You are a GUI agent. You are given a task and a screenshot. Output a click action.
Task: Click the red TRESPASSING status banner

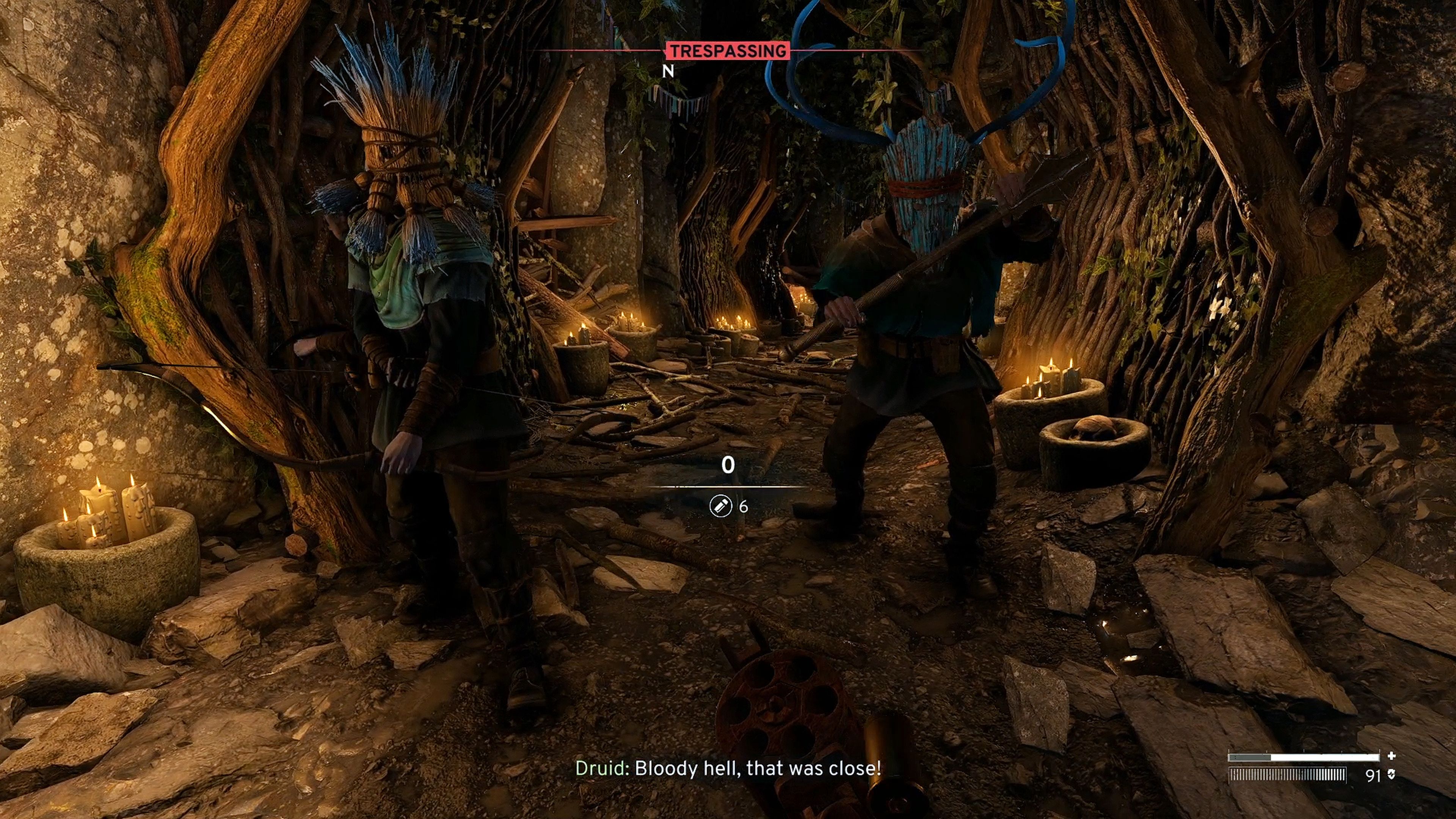(x=728, y=51)
